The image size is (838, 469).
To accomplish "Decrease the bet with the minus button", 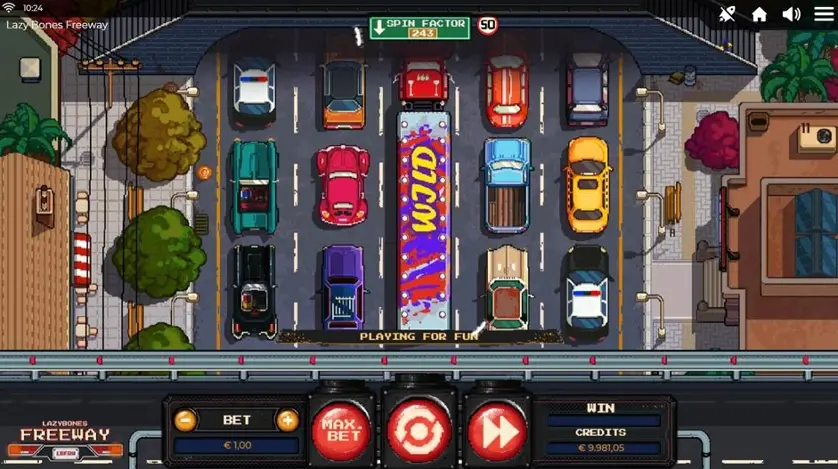I will [184, 420].
